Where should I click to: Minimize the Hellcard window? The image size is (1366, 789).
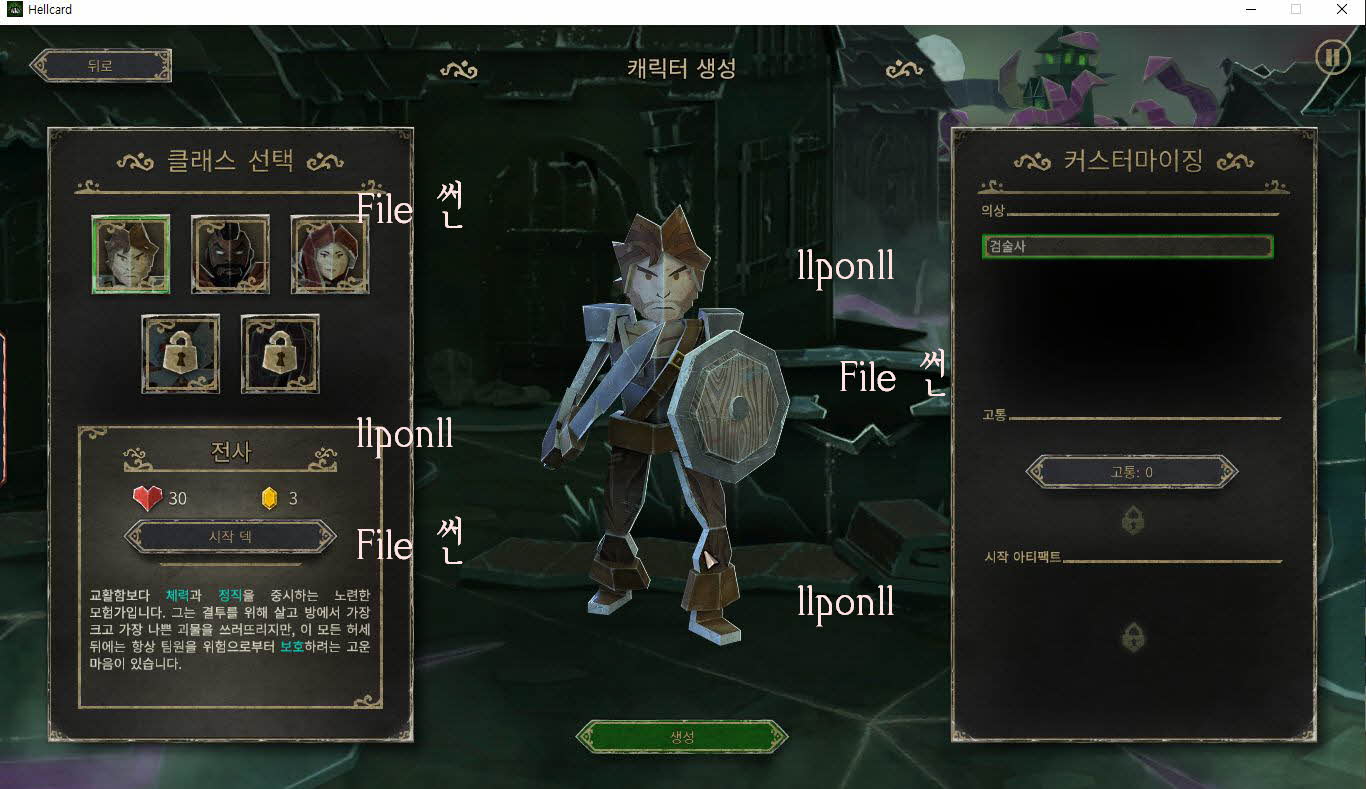coord(1251,10)
